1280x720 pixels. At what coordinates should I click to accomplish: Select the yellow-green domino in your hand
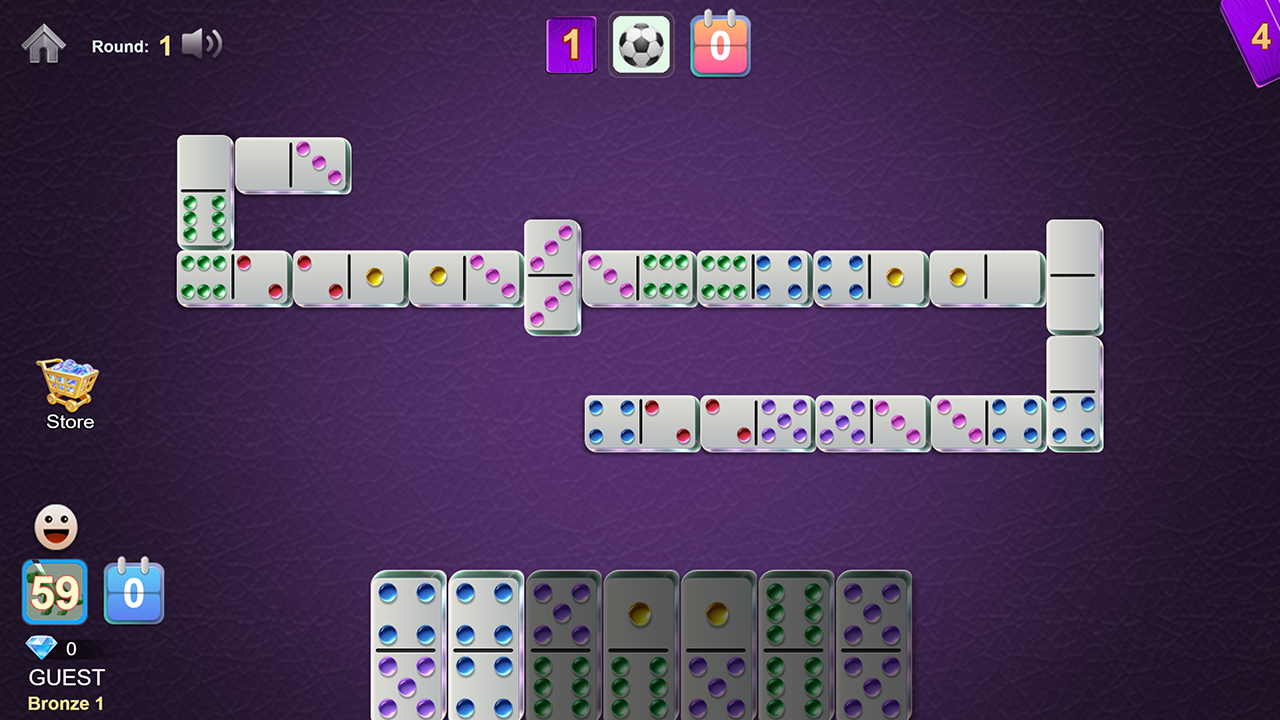640,645
